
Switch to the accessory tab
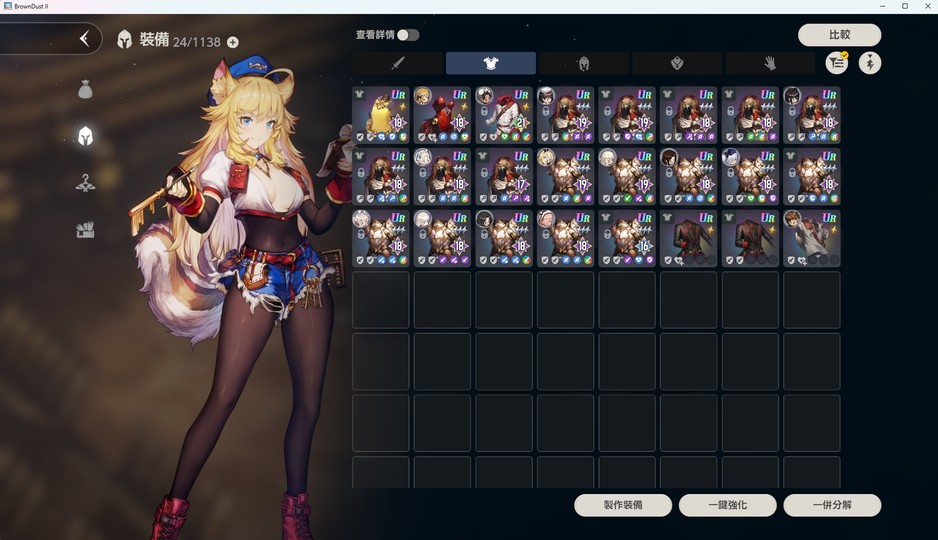pos(677,63)
